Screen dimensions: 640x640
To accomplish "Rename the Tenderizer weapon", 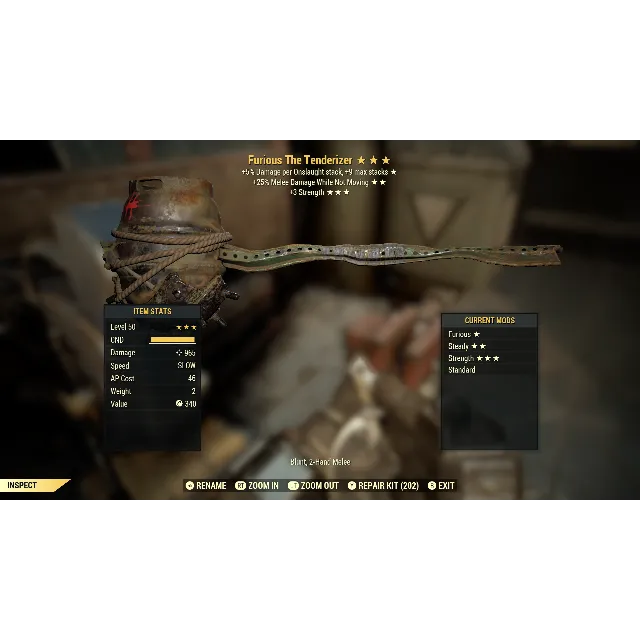I will [x=206, y=486].
